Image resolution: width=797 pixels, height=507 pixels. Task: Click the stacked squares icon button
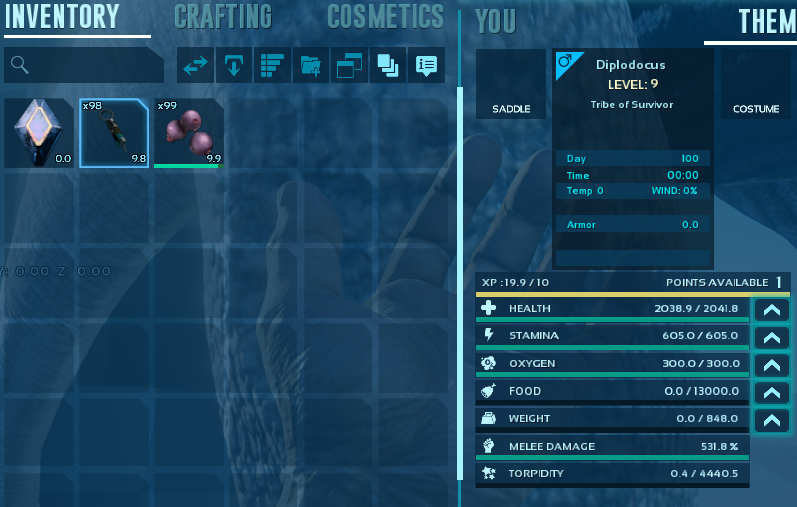[x=387, y=66]
